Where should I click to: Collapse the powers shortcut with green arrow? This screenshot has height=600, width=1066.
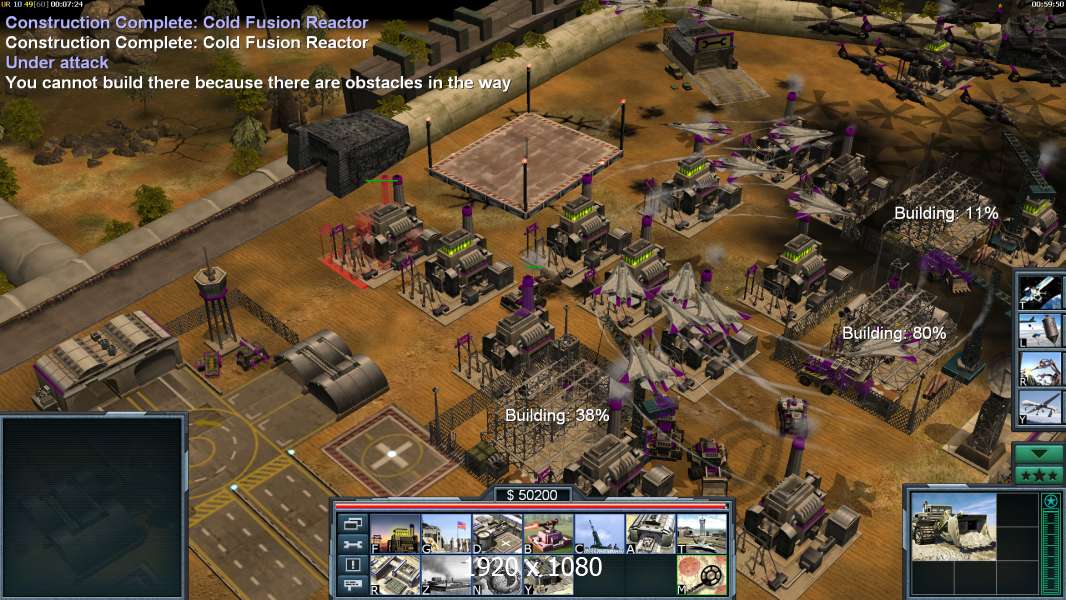tap(1038, 452)
